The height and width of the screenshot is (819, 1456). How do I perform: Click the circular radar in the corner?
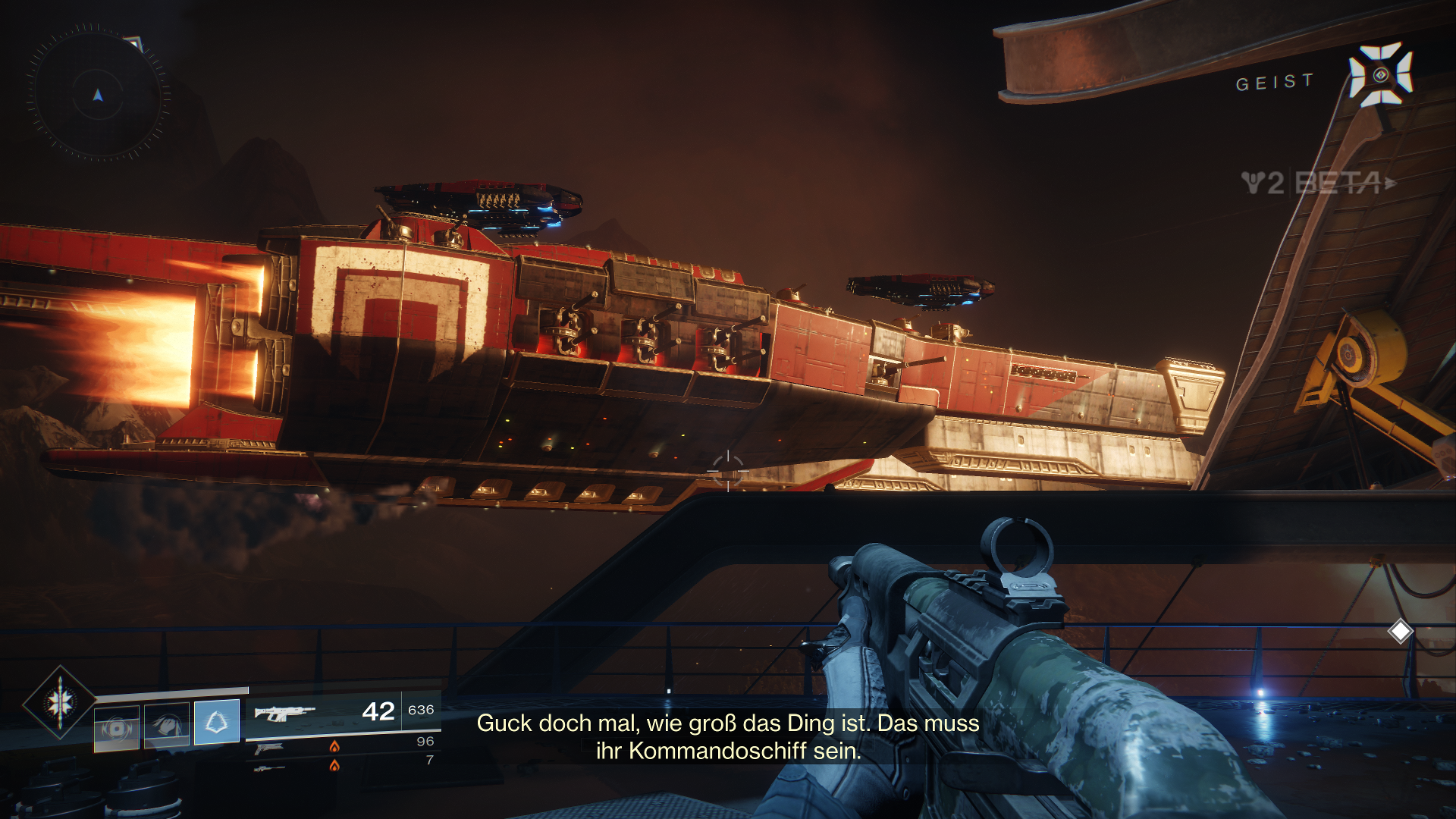(98, 95)
